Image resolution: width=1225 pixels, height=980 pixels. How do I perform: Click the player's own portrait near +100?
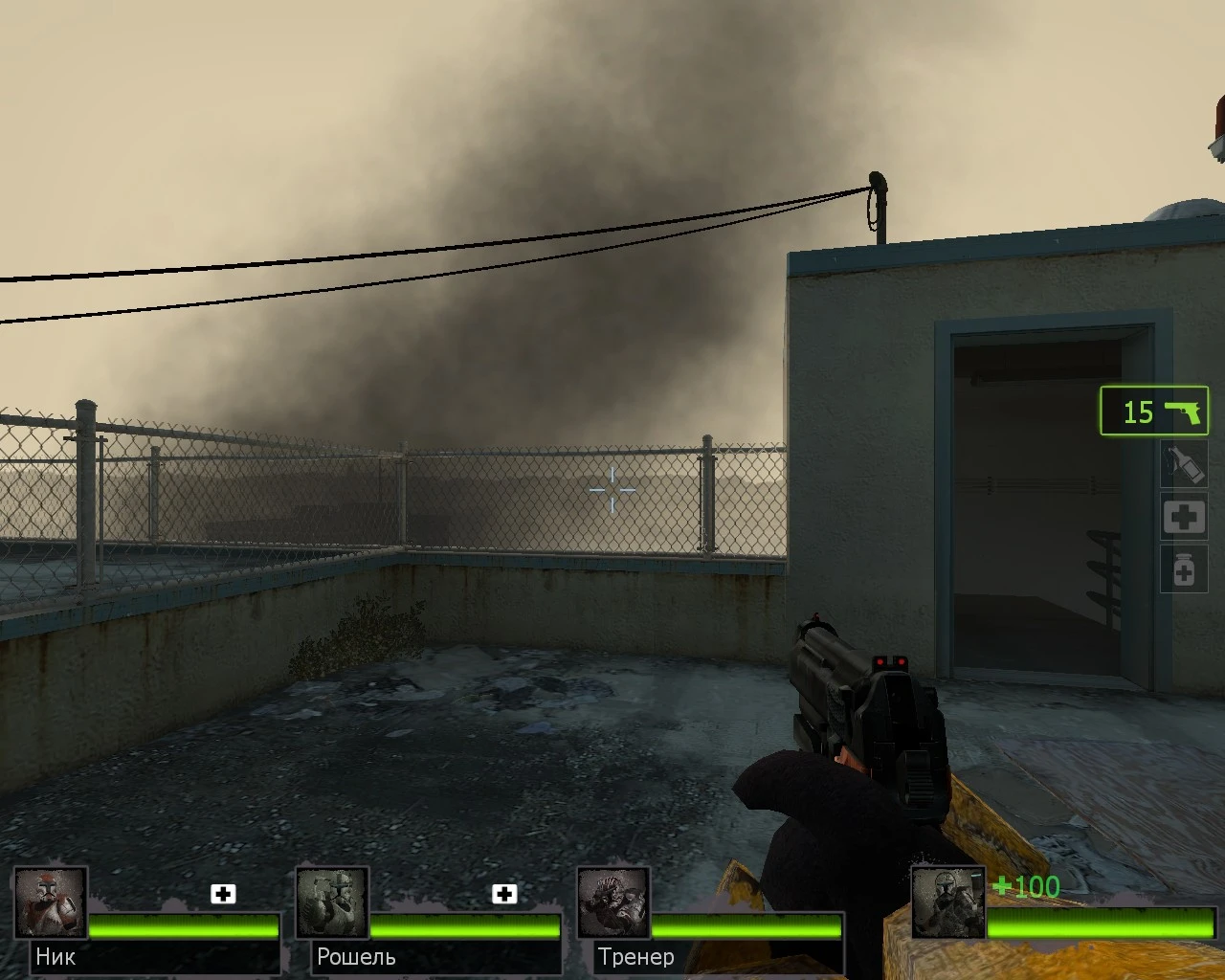coord(948,901)
